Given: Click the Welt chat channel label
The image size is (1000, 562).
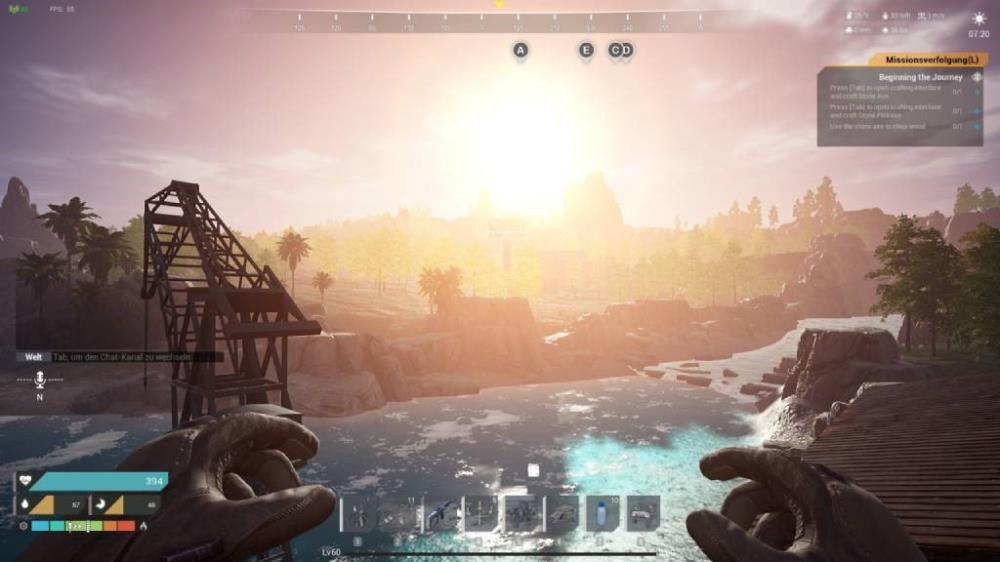Looking at the screenshot, I should click(x=33, y=356).
